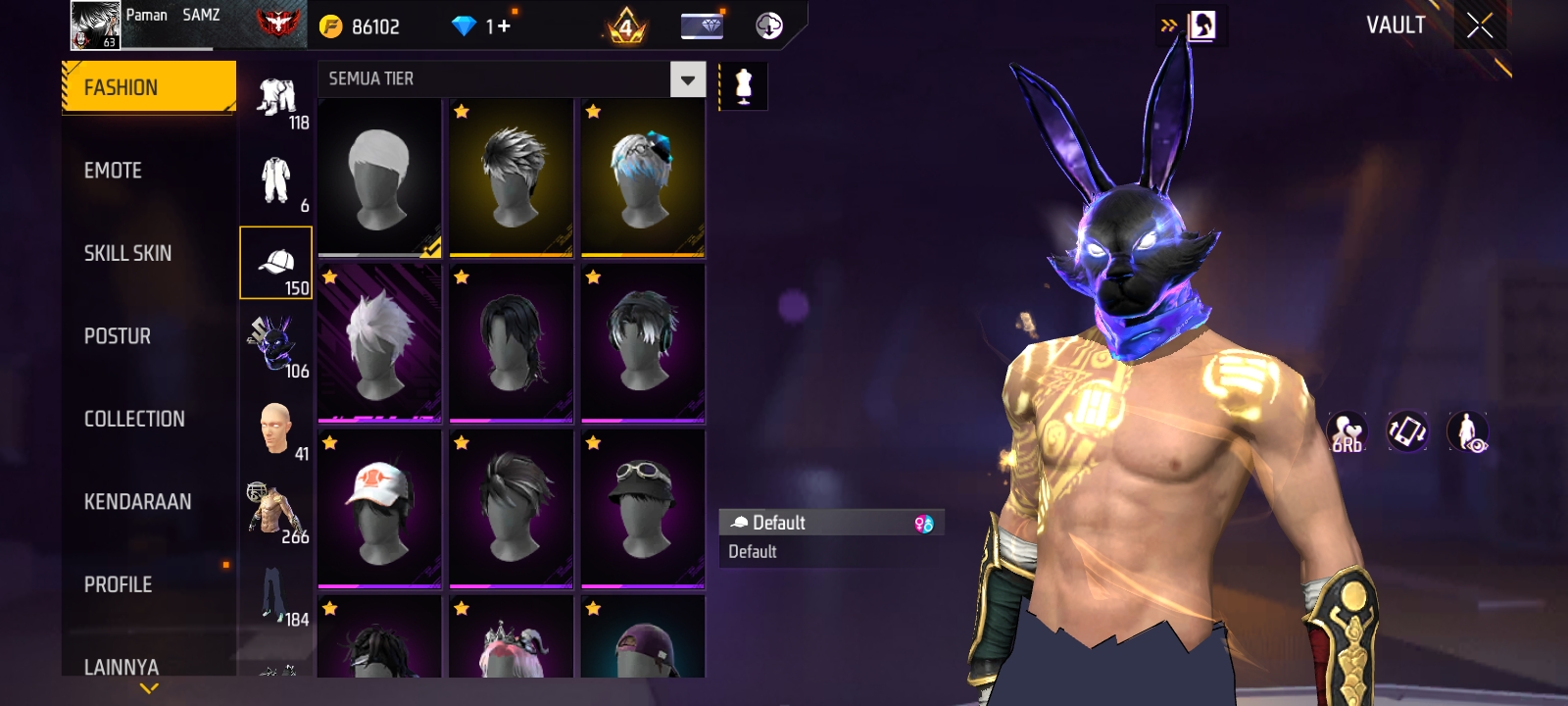Choose the default white hair item

tap(379, 177)
